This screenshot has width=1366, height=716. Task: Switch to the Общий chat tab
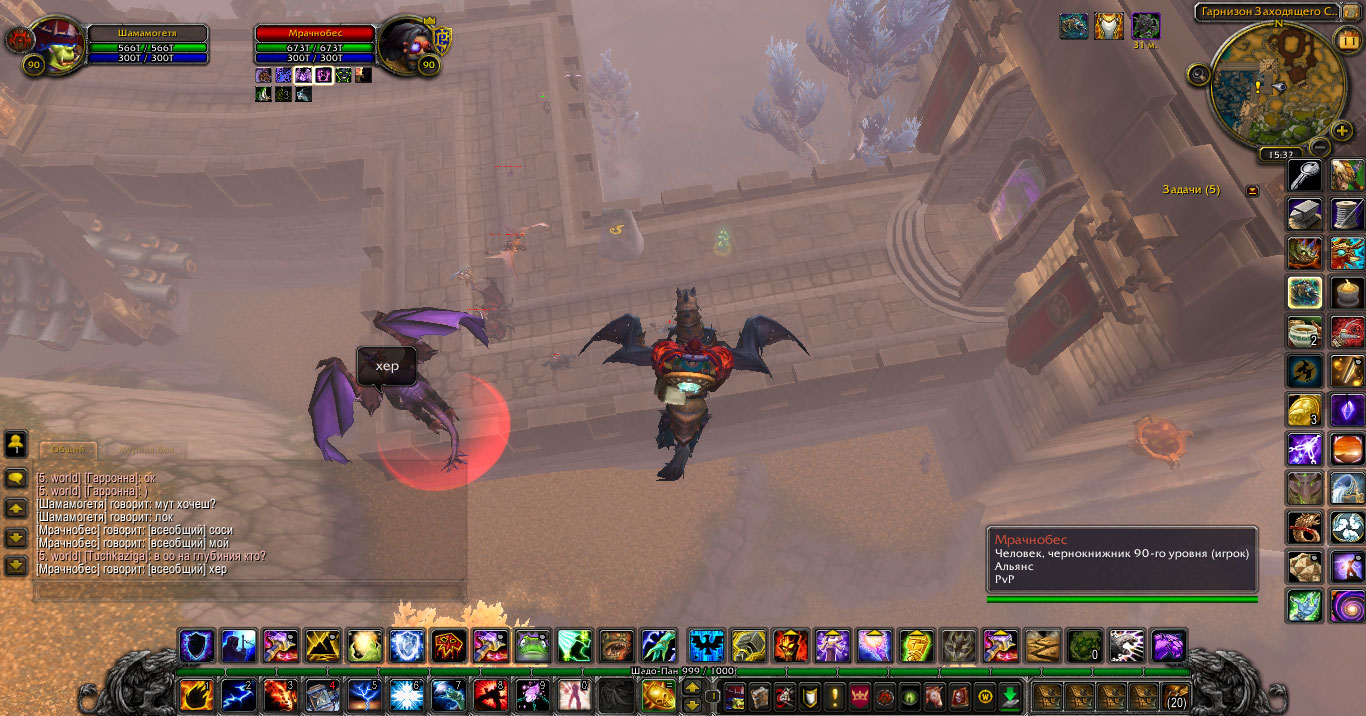click(x=68, y=450)
